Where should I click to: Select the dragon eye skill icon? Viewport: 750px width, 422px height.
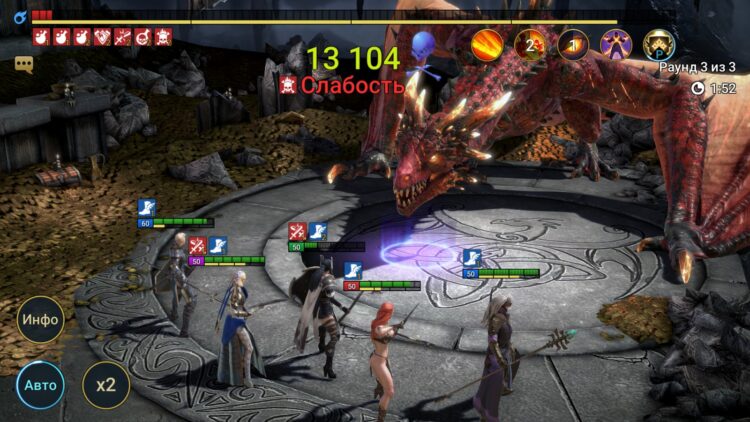point(573,43)
